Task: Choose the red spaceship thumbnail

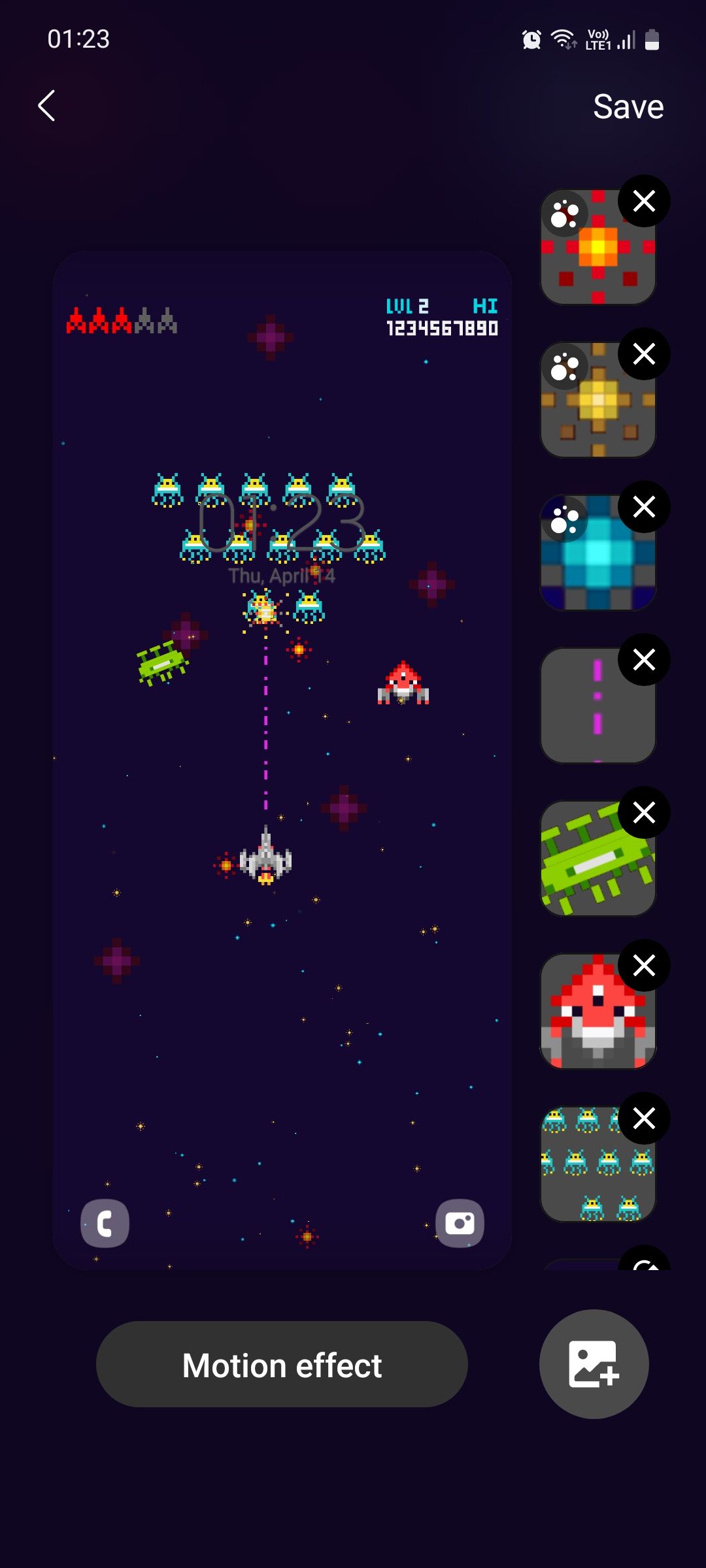Action: [592, 1018]
